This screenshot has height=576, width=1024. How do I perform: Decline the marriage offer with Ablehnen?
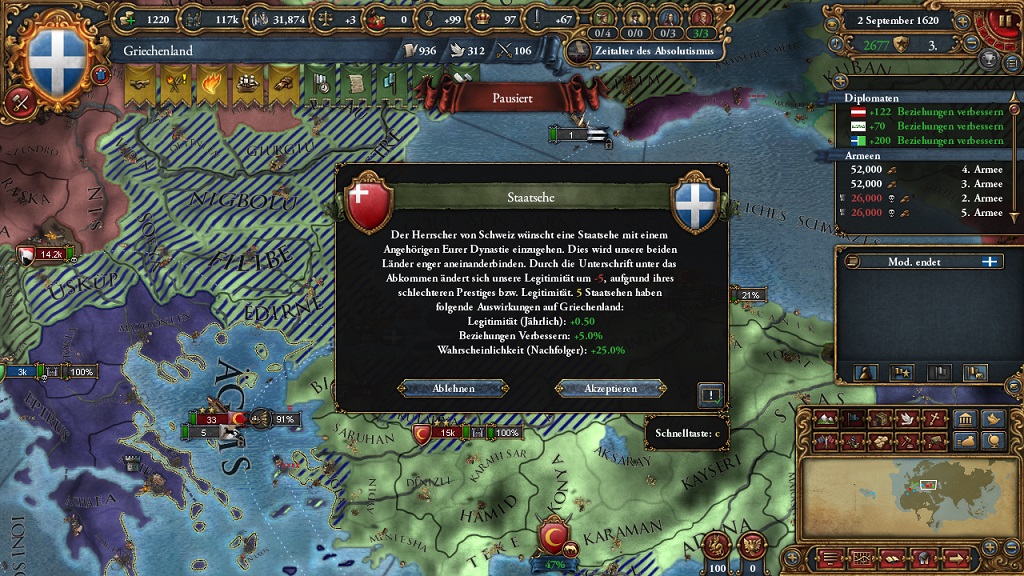[452, 388]
